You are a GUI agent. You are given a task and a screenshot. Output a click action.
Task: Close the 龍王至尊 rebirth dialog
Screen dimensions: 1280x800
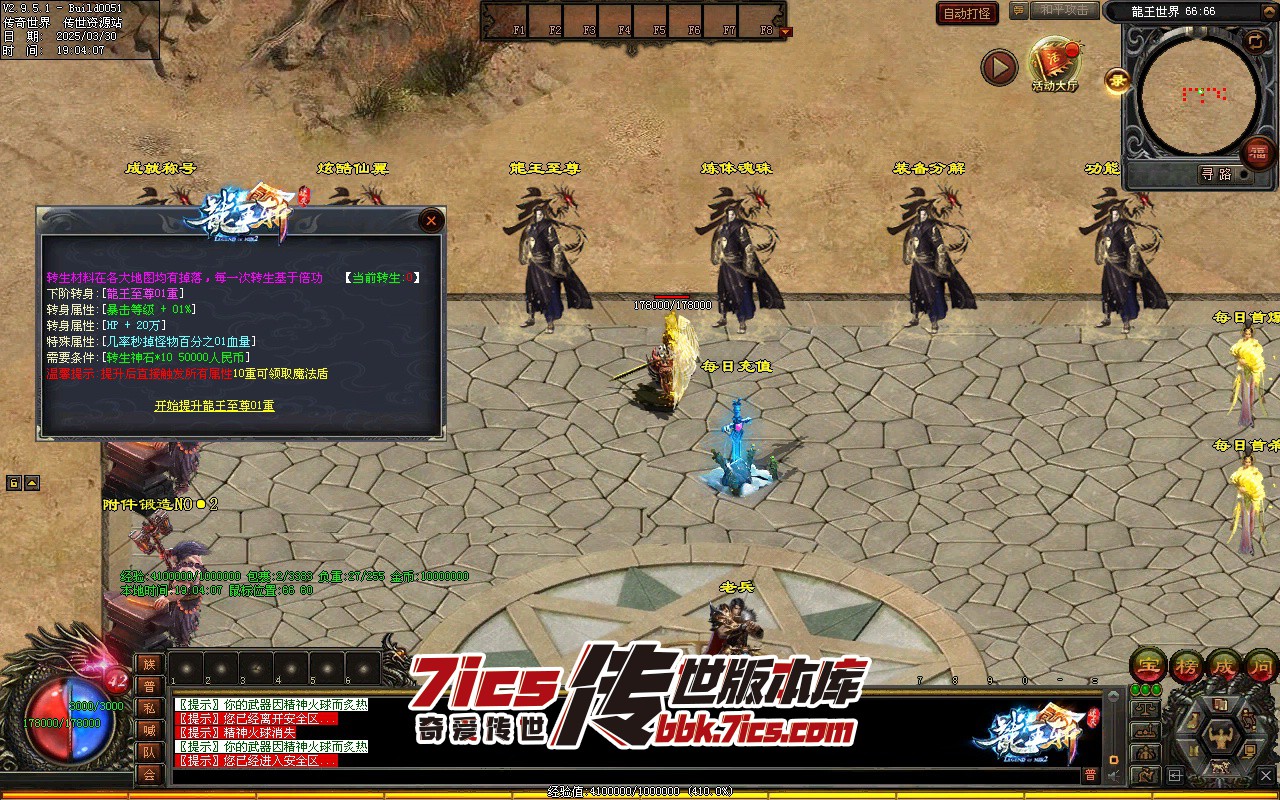(431, 221)
